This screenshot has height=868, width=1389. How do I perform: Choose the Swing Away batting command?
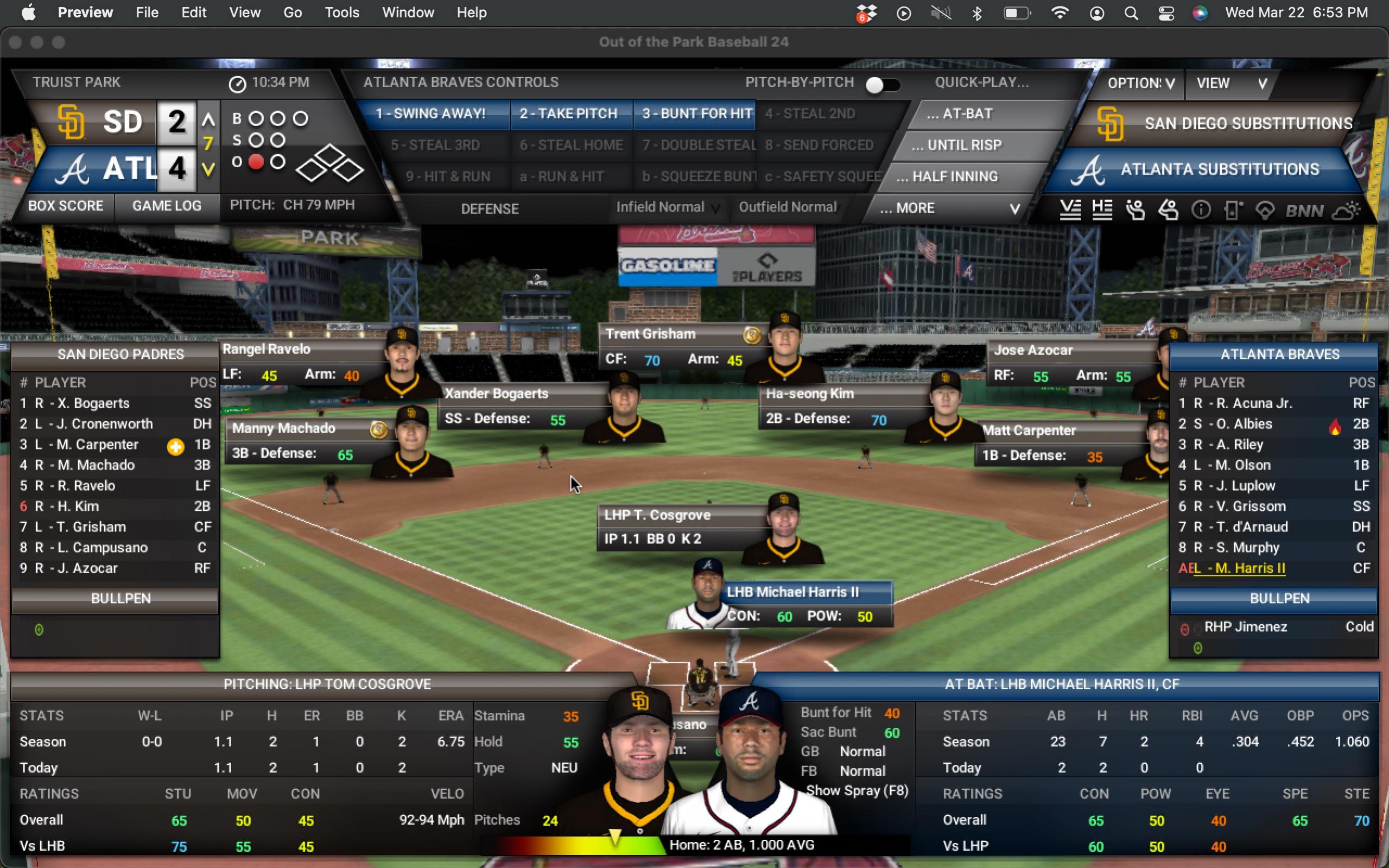pos(430,113)
